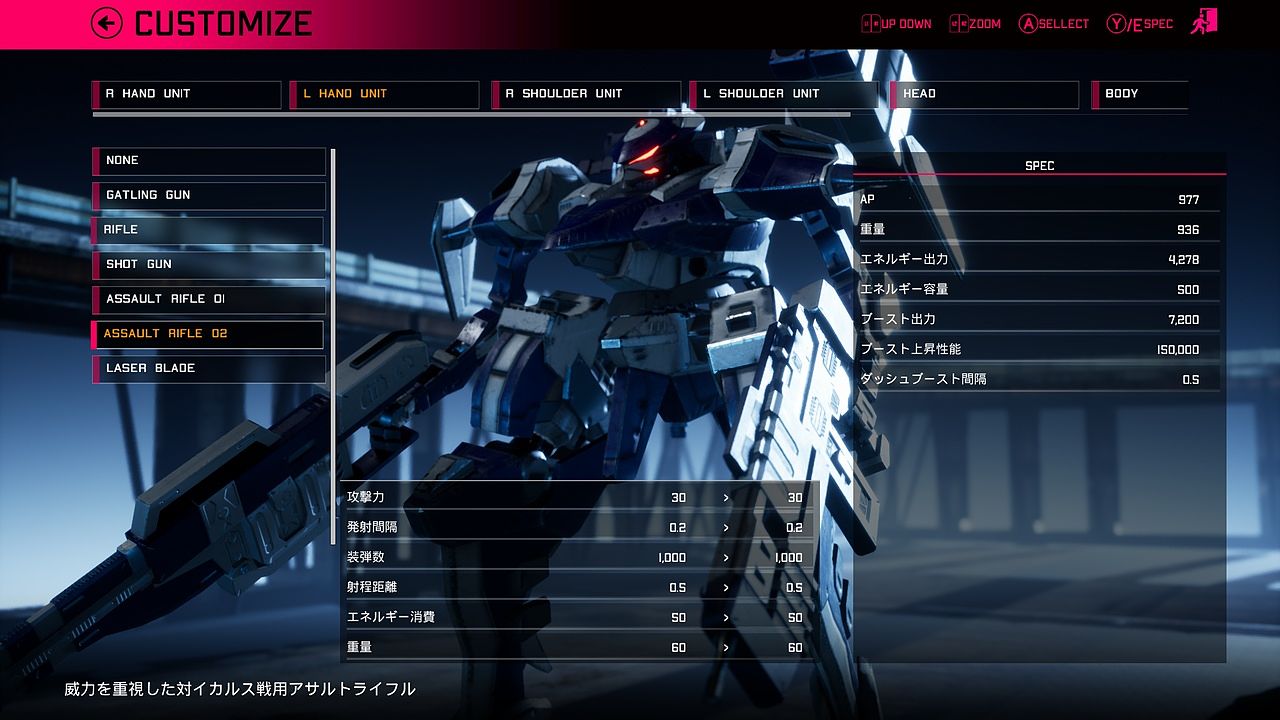Switch to the L SHOULDER UNIT tab
The height and width of the screenshot is (720, 1280).
(x=786, y=94)
